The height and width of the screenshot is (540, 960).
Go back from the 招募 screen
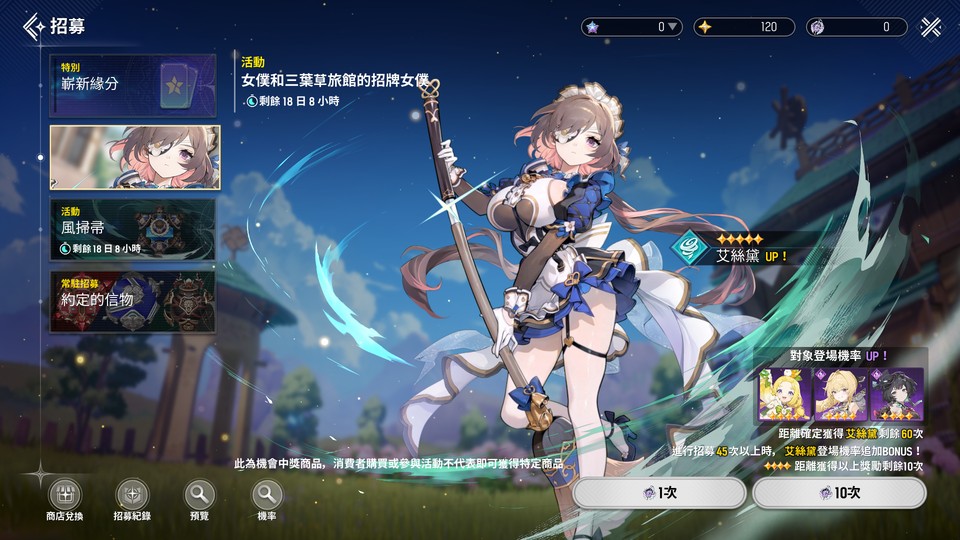point(35,26)
